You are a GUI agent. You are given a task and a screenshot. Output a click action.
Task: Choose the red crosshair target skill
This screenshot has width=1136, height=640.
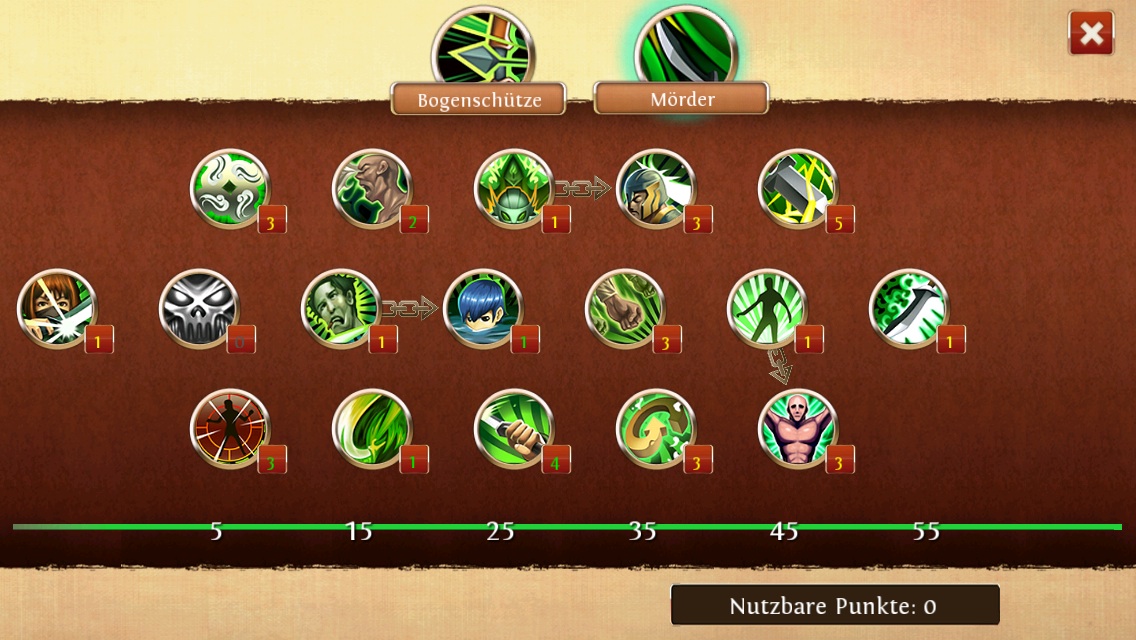pos(230,428)
